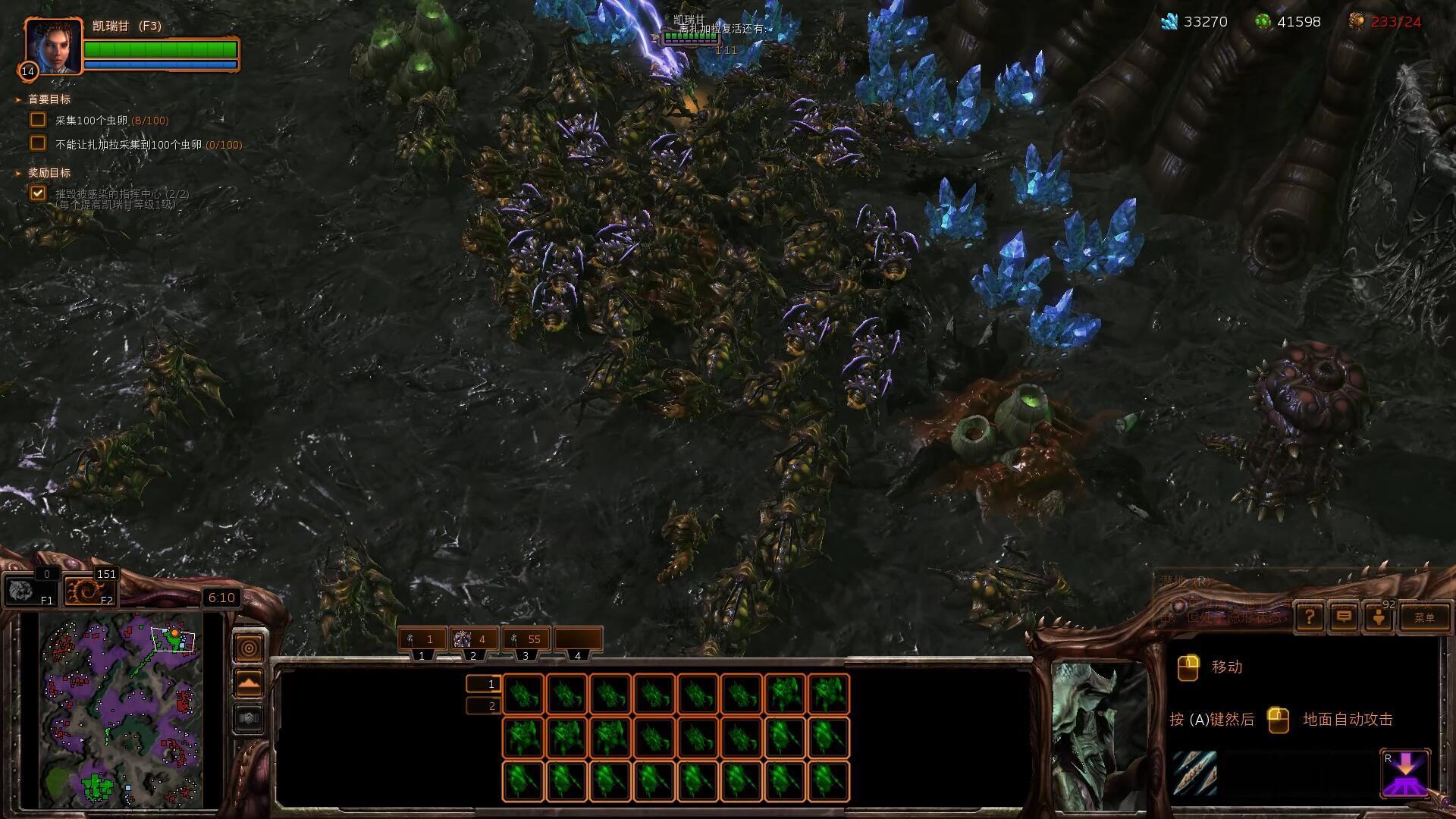
Task: Select the needle spines attack icon
Action: [x=1194, y=773]
